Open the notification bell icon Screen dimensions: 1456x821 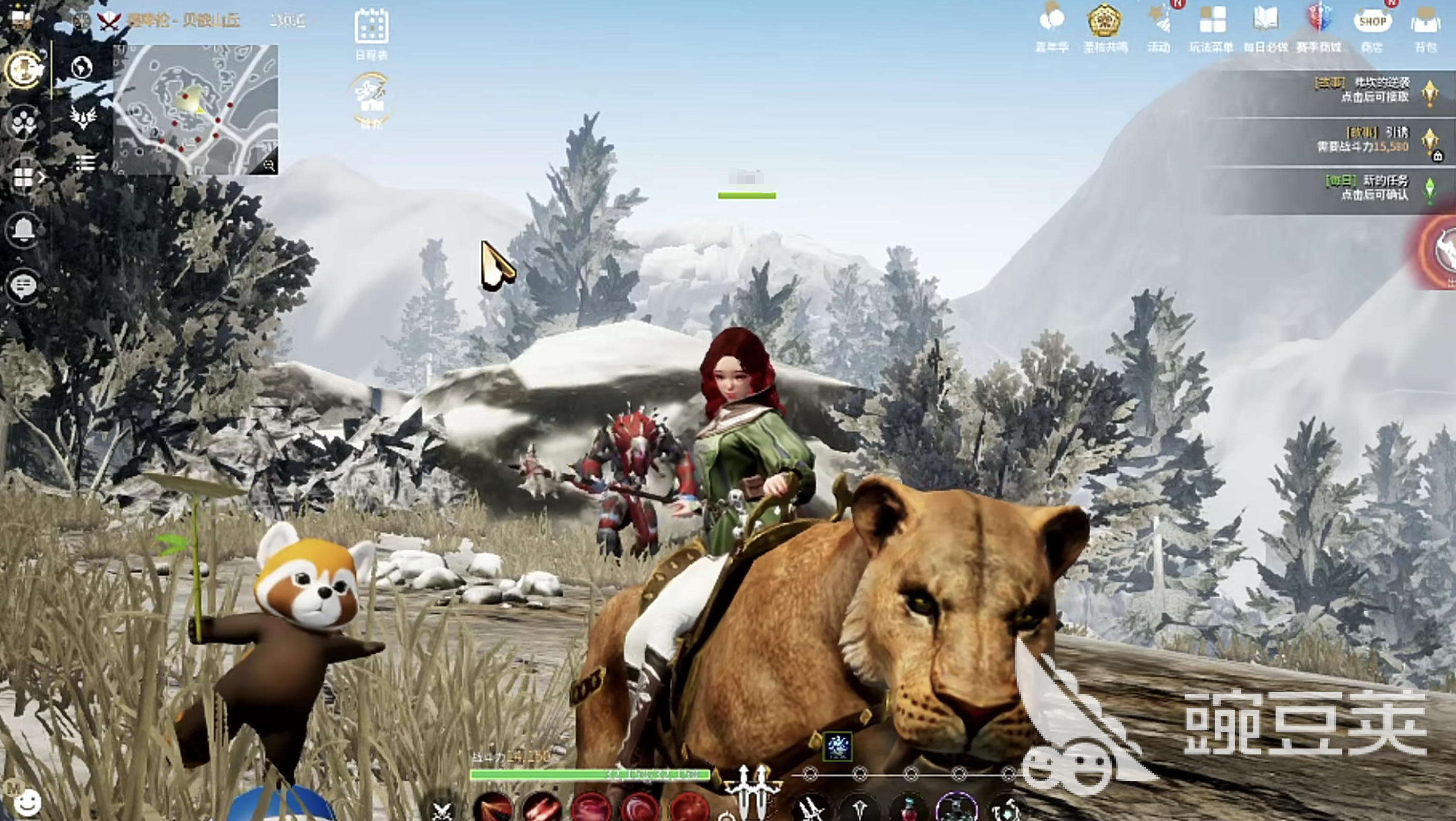(23, 230)
